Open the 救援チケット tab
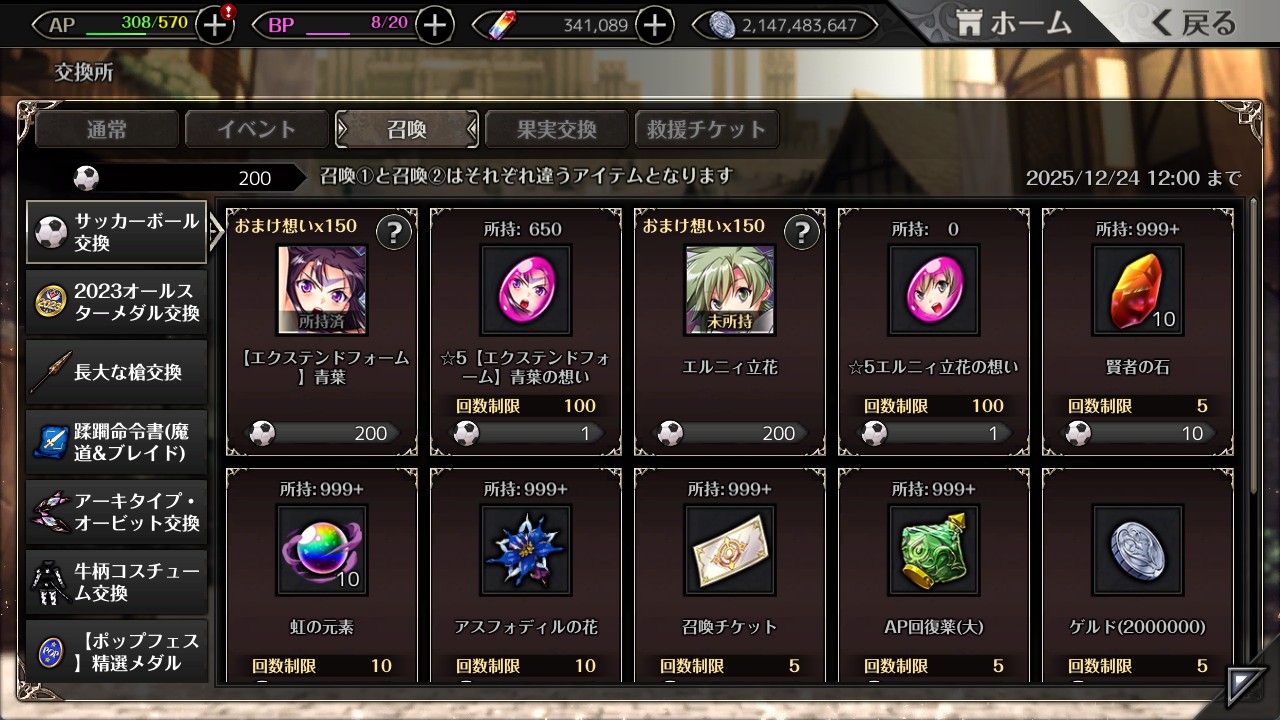The height and width of the screenshot is (720, 1280). pyautogui.click(x=706, y=129)
